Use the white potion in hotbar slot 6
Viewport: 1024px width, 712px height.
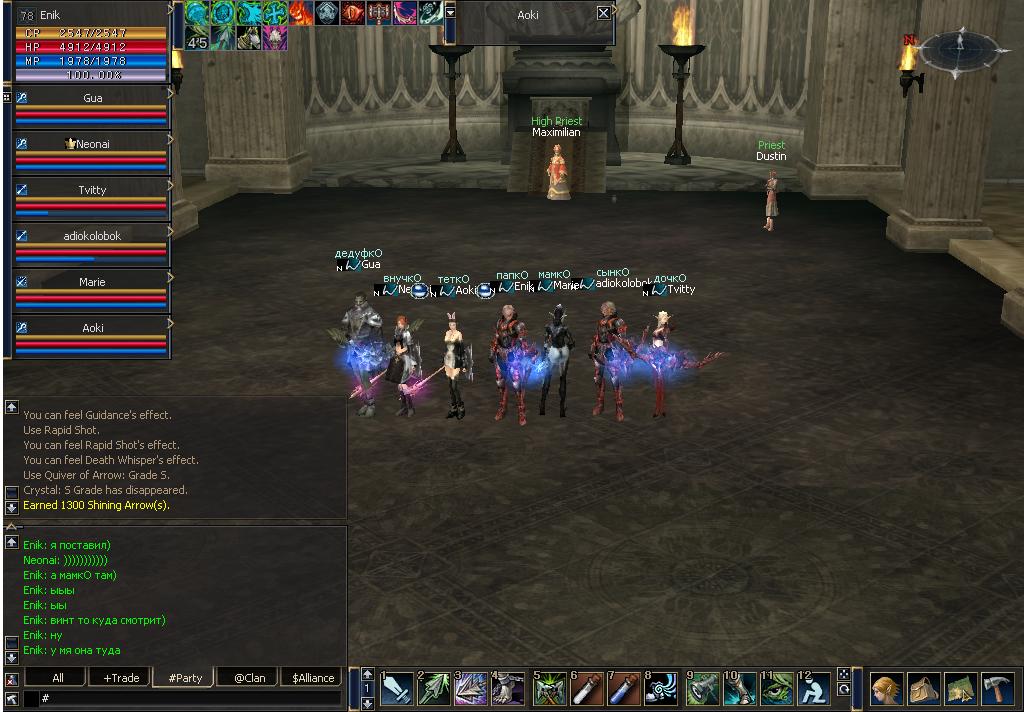point(587,688)
